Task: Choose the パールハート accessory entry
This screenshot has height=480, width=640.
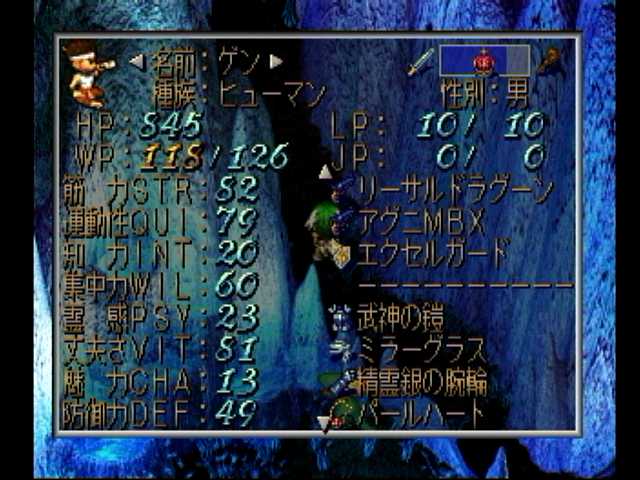Action: [420, 412]
